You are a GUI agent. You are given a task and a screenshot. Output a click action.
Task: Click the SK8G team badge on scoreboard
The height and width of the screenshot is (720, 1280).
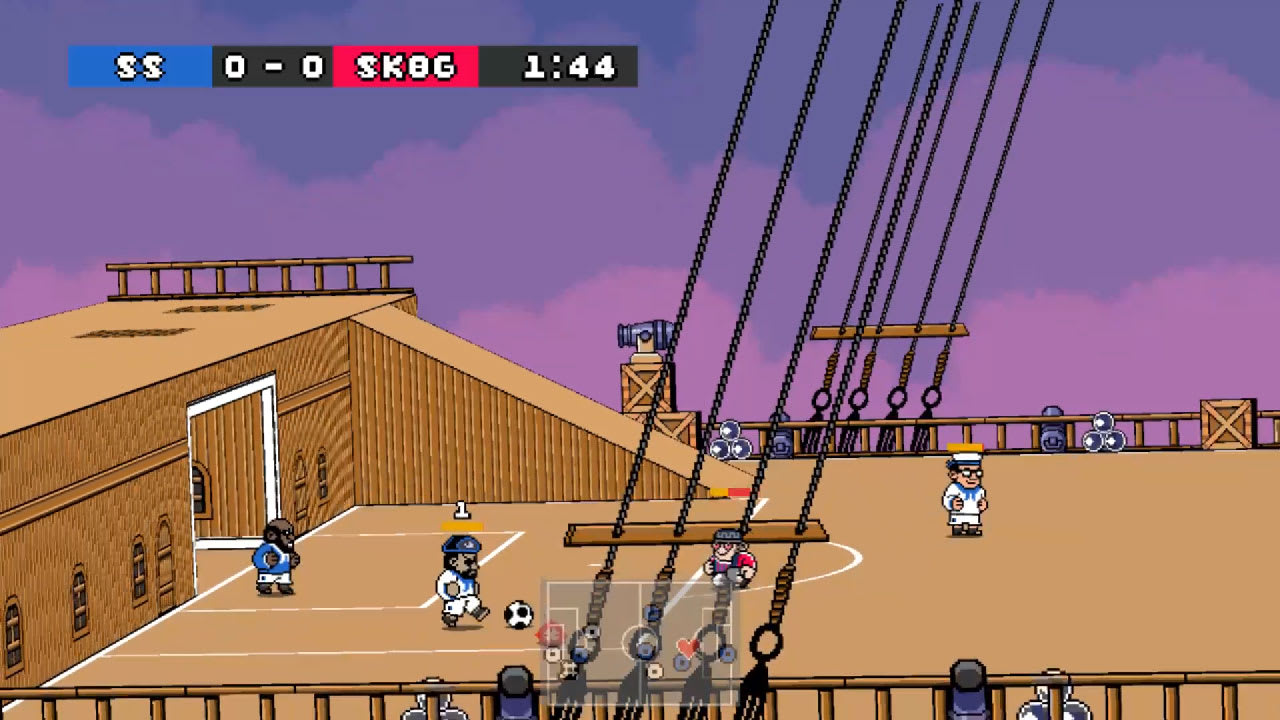pos(405,68)
